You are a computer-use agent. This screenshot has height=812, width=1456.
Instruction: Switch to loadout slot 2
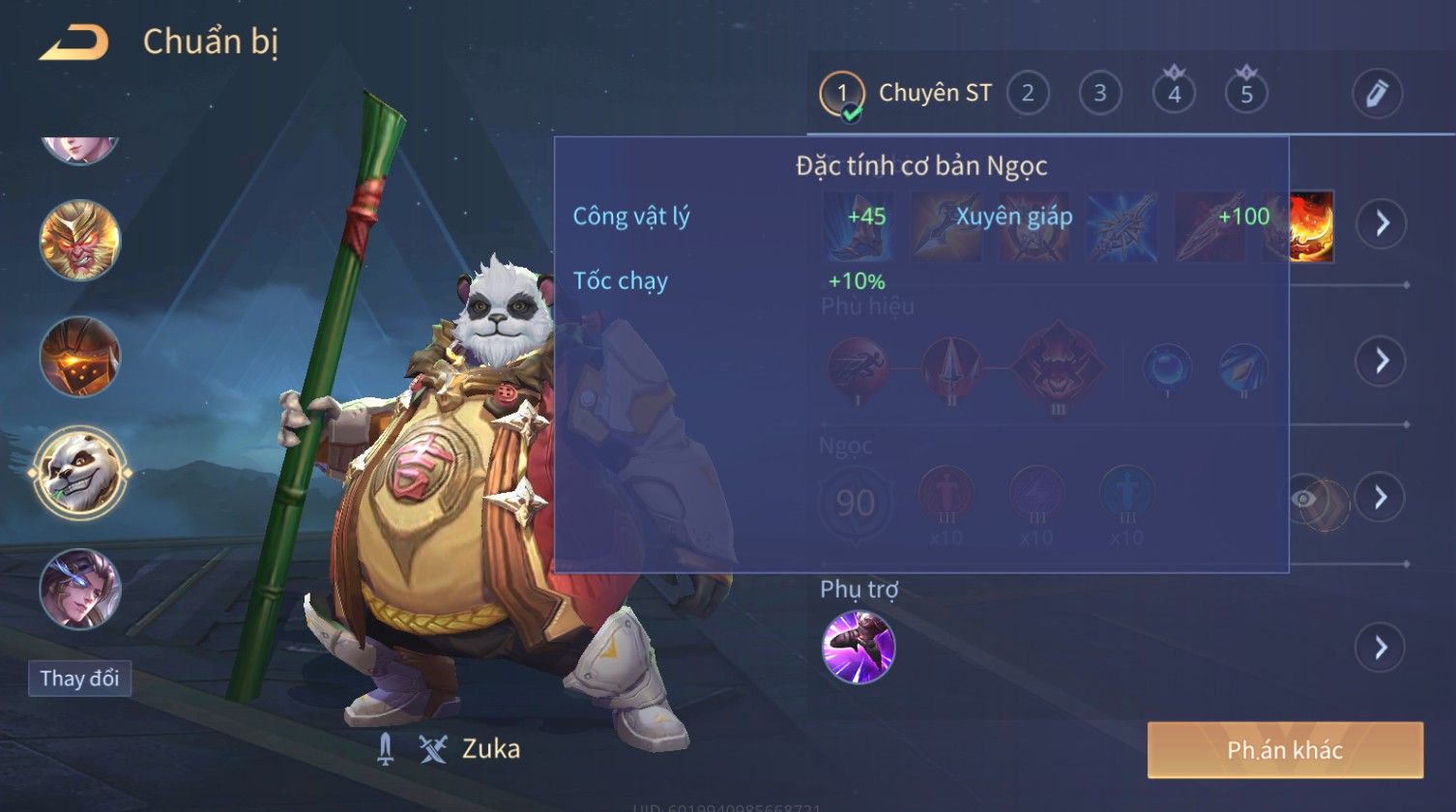coord(1028,93)
